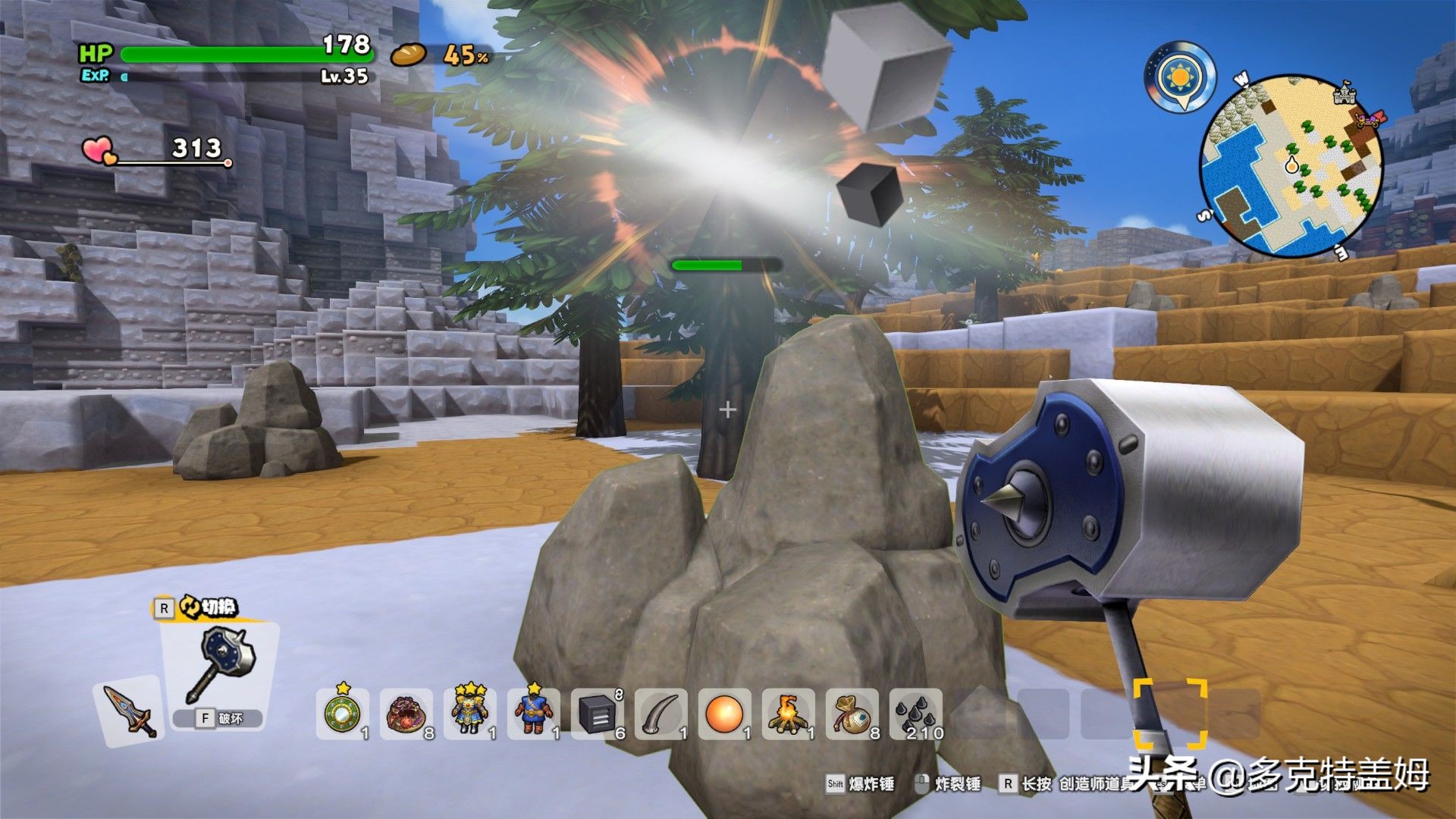Click the sun daytime indicator icon
This screenshot has width=1456, height=819.
point(1180,77)
